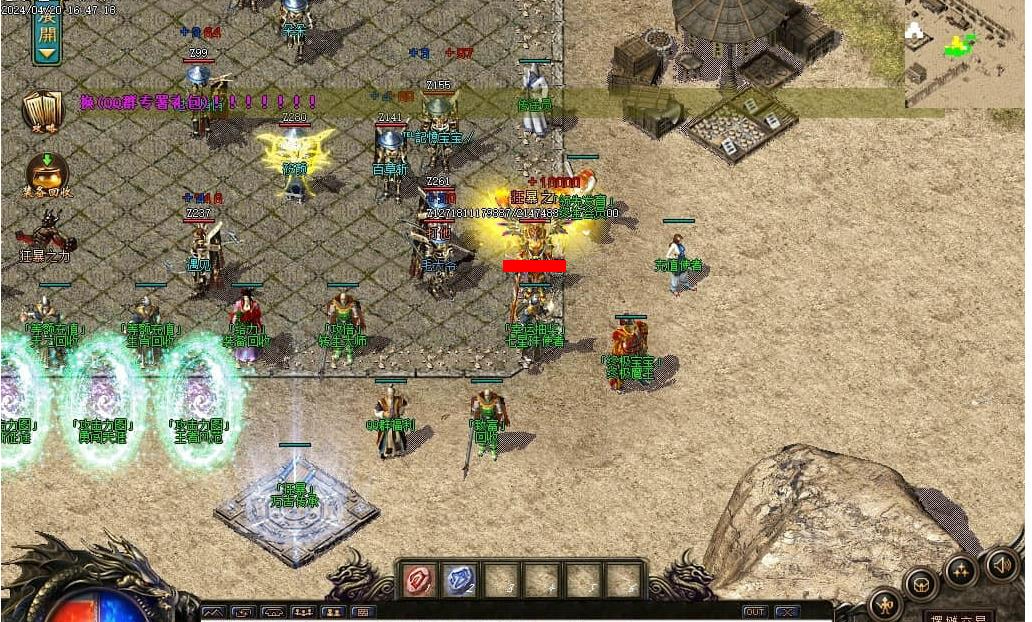Open the minimap
Screen dimensions: 1032x622
[963, 52]
